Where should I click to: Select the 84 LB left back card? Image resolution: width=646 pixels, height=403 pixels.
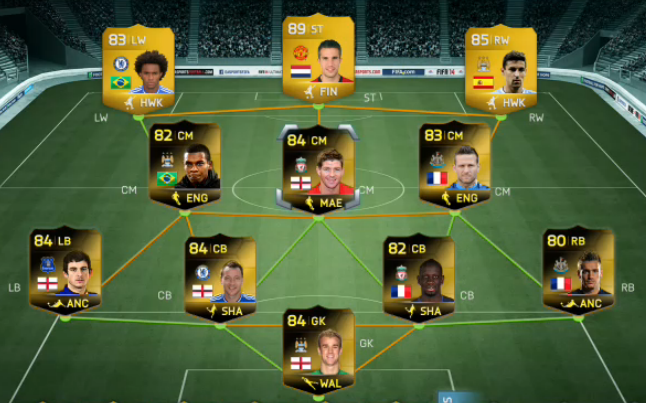point(64,272)
